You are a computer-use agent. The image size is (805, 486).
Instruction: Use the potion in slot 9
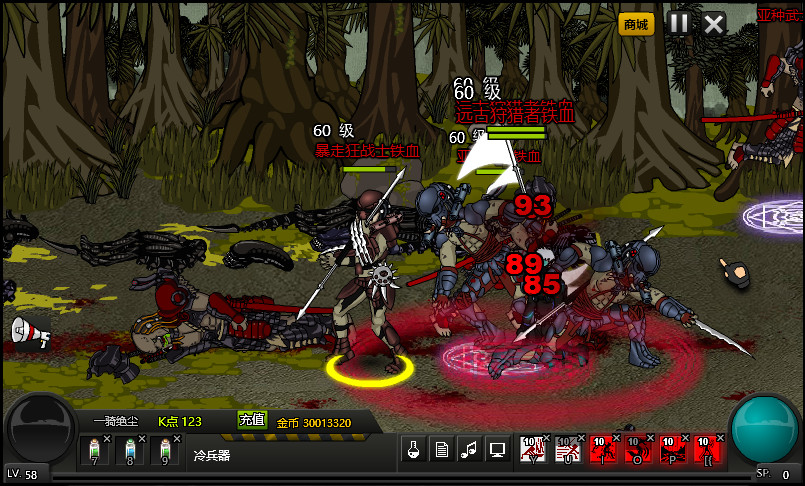(x=165, y=451)
